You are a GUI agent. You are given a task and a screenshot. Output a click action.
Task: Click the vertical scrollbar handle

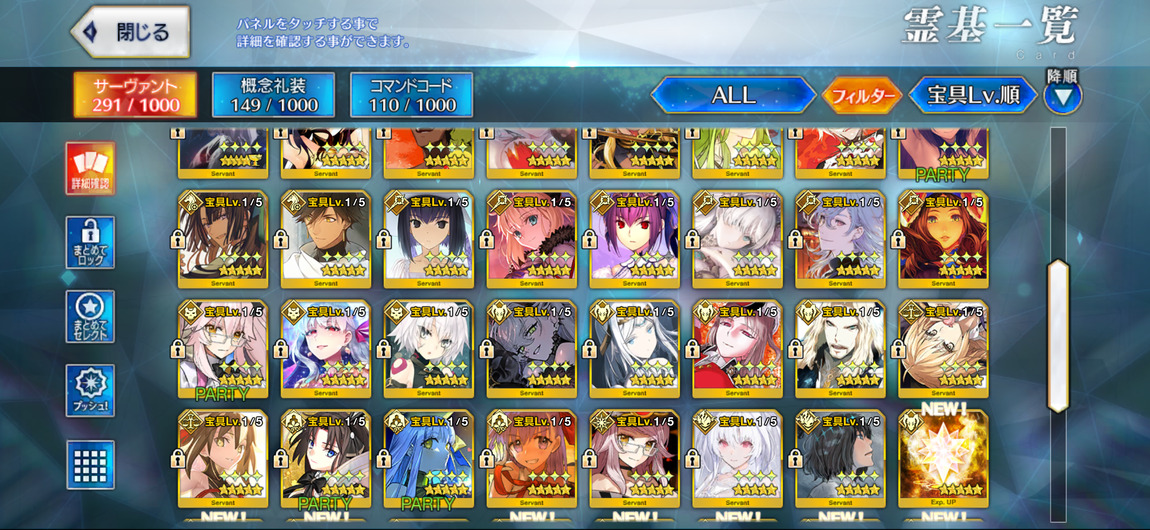(1057, 335)
